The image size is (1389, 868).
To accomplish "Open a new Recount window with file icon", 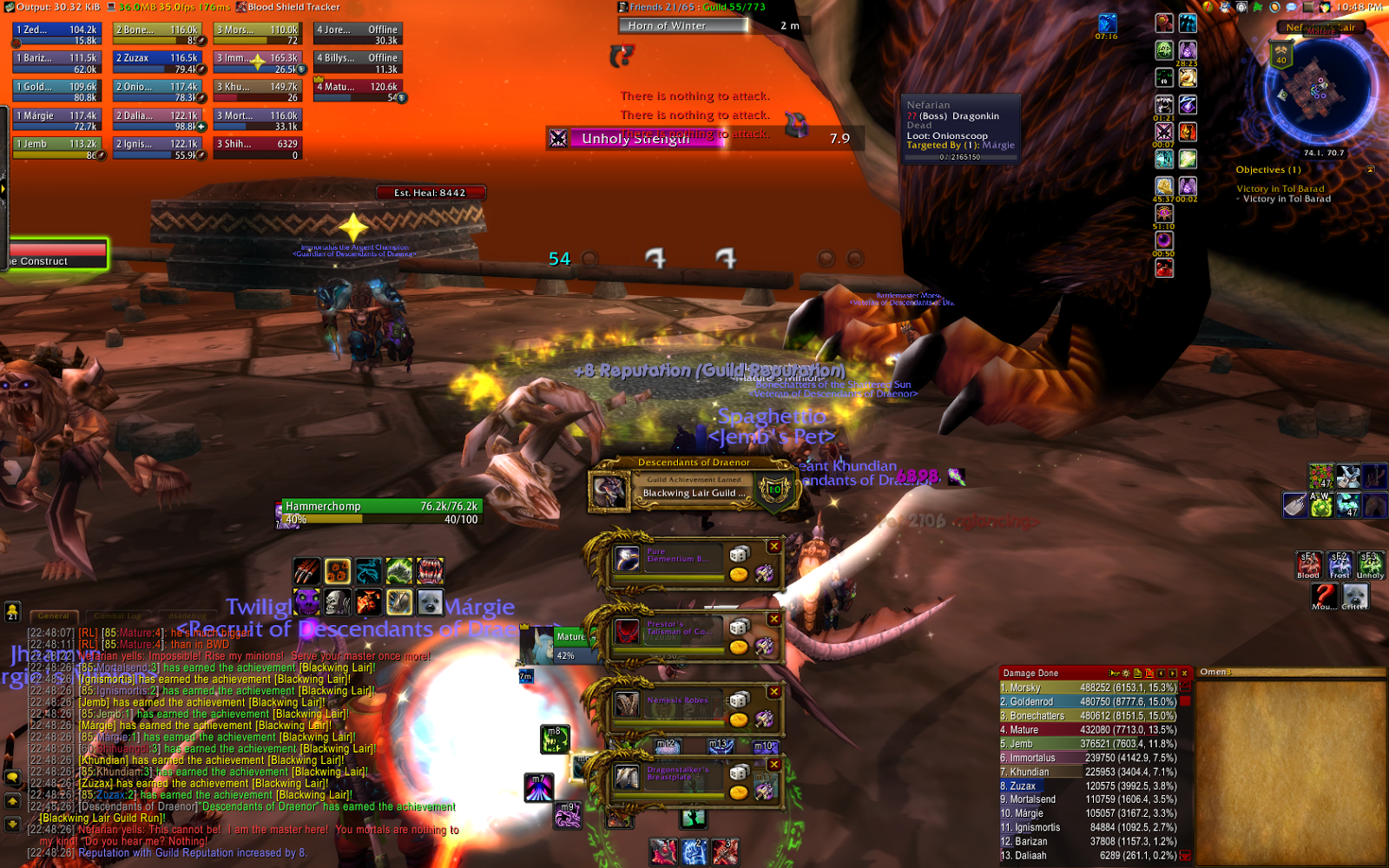I will pyautogui.click(x=1137, y=674).
